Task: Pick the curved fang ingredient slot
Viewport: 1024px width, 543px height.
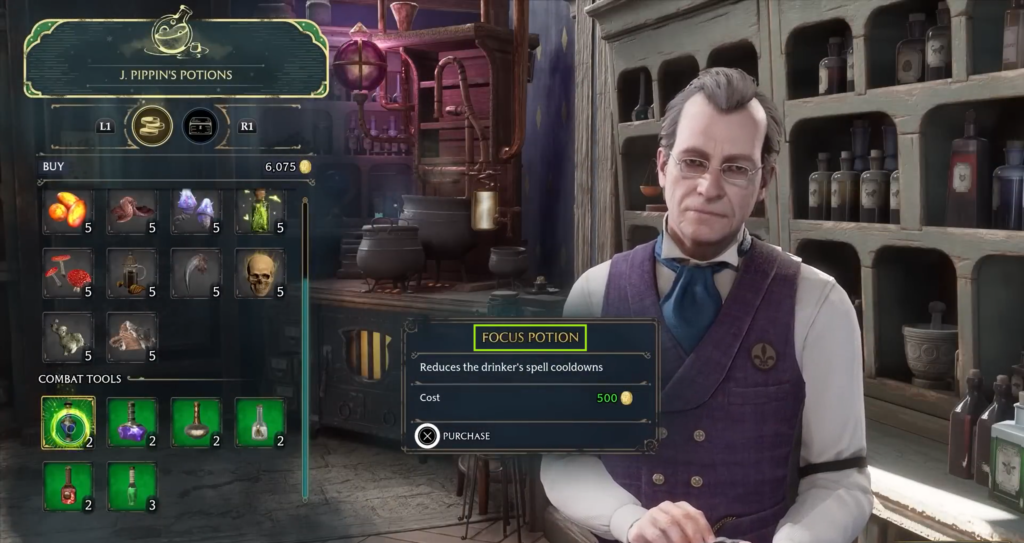Action: 196,274
